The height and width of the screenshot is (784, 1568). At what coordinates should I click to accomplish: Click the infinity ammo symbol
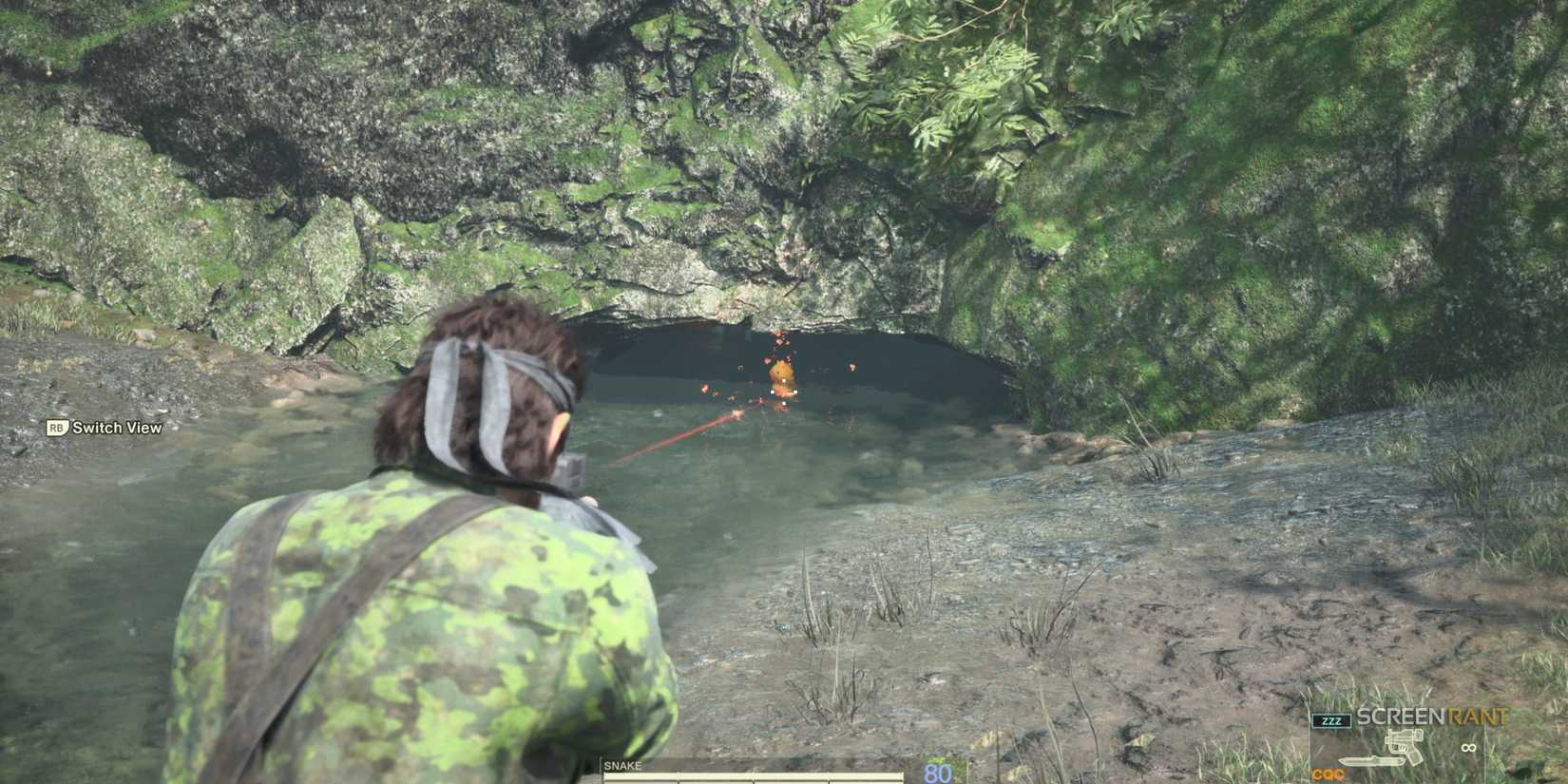(x=1468, y=748)
